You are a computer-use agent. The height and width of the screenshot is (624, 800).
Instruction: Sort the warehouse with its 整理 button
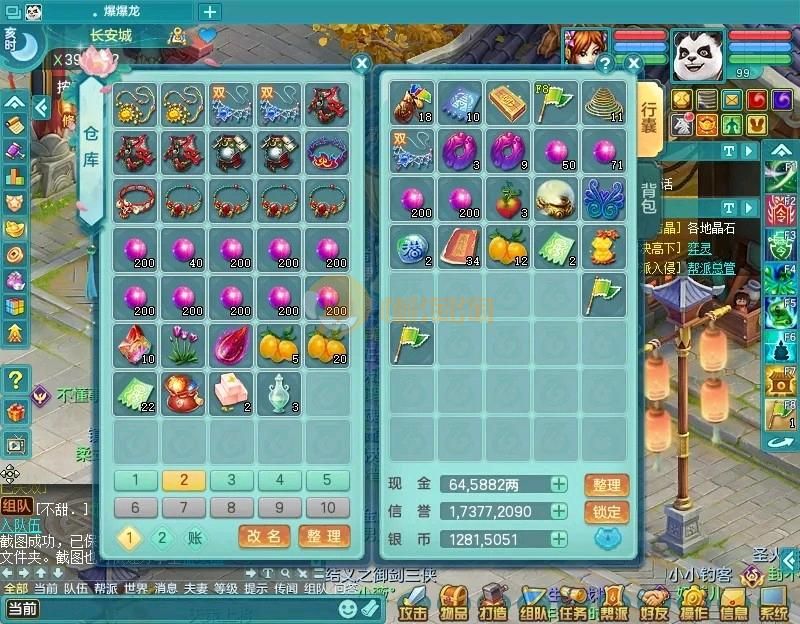324,536
